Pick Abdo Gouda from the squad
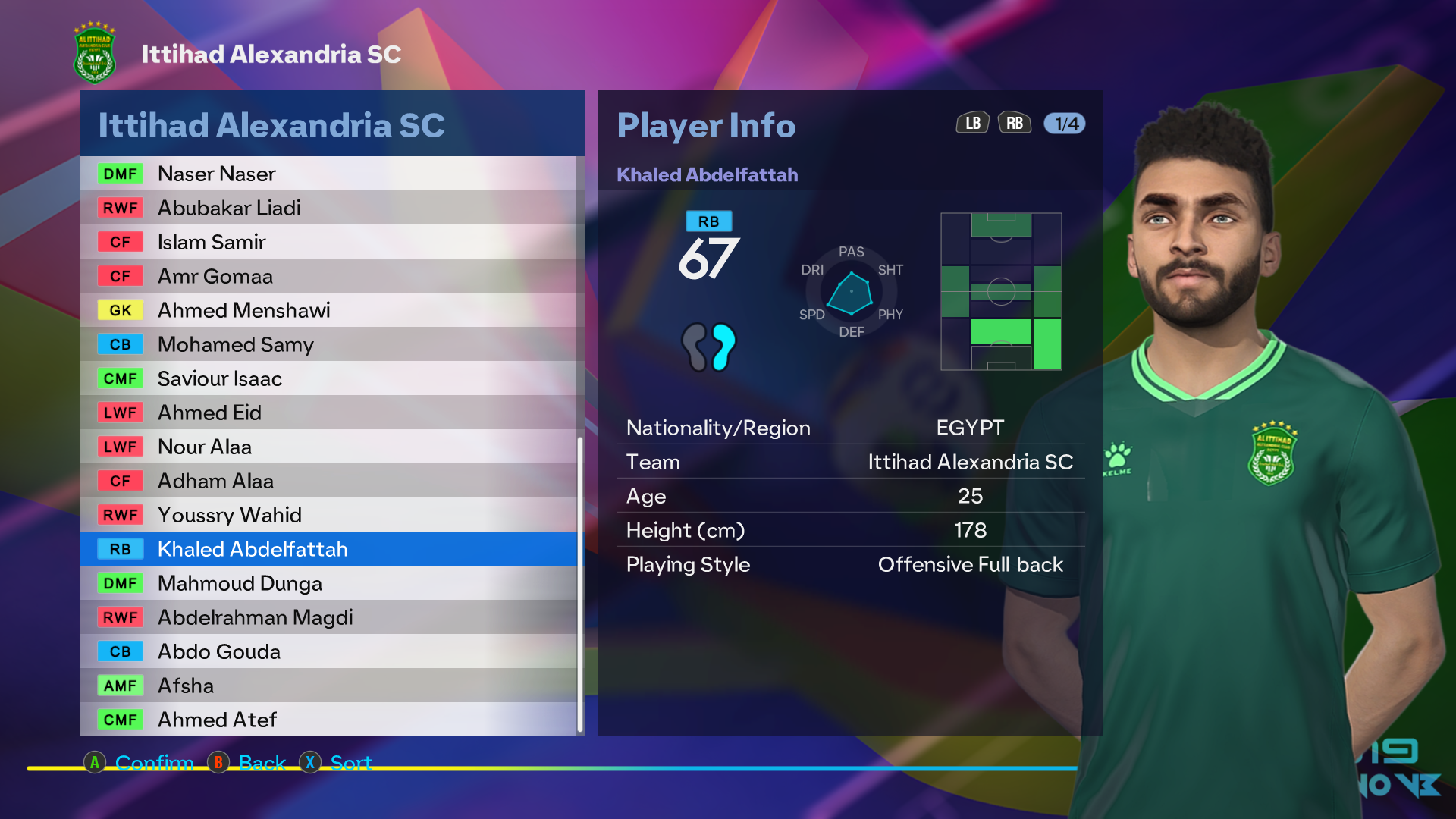The width and height of the screenshot is (1456, 819). click(328, 651)
